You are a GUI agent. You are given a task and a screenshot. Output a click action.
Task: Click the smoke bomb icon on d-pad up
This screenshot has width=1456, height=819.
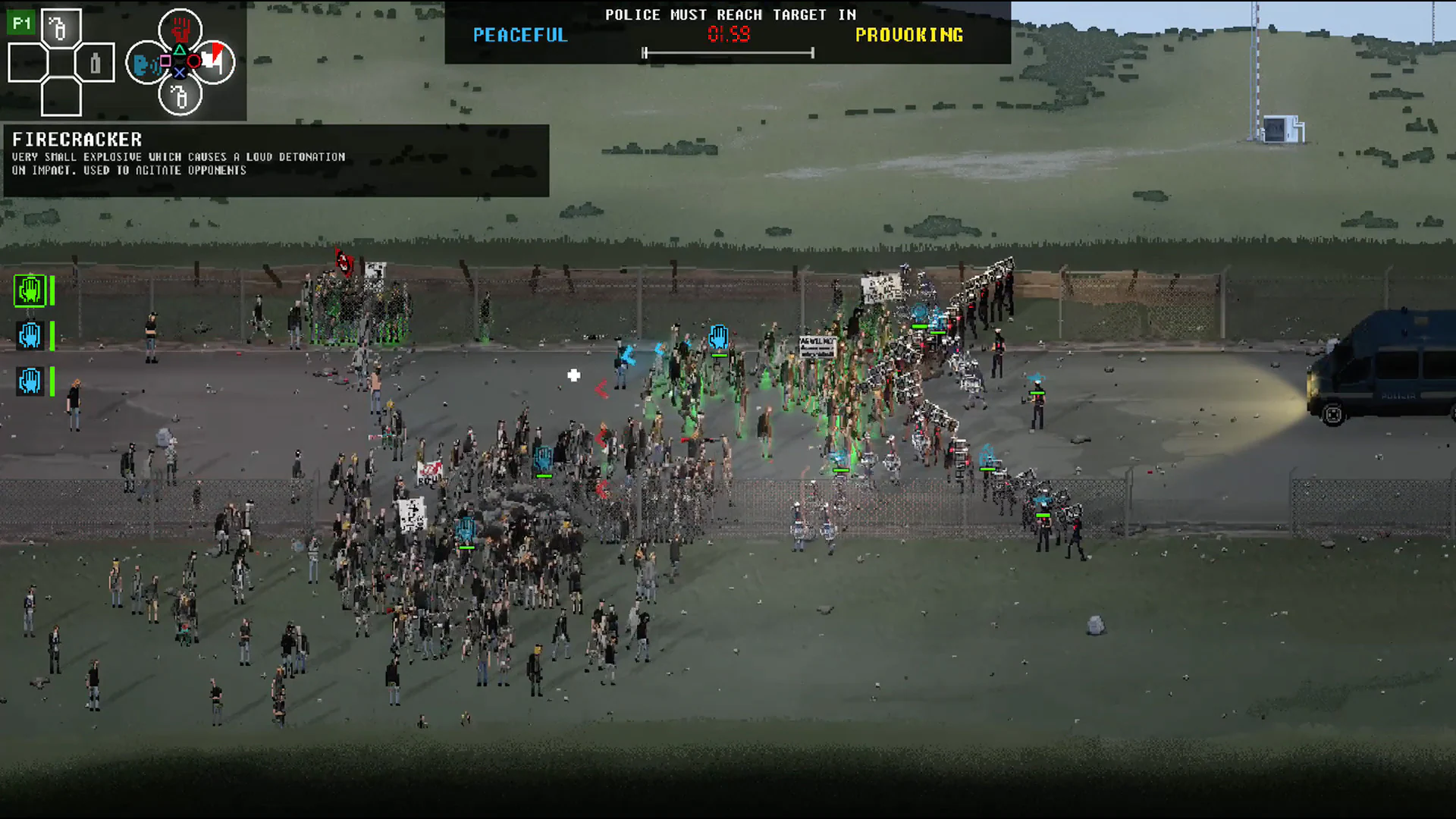coord(61,27)
